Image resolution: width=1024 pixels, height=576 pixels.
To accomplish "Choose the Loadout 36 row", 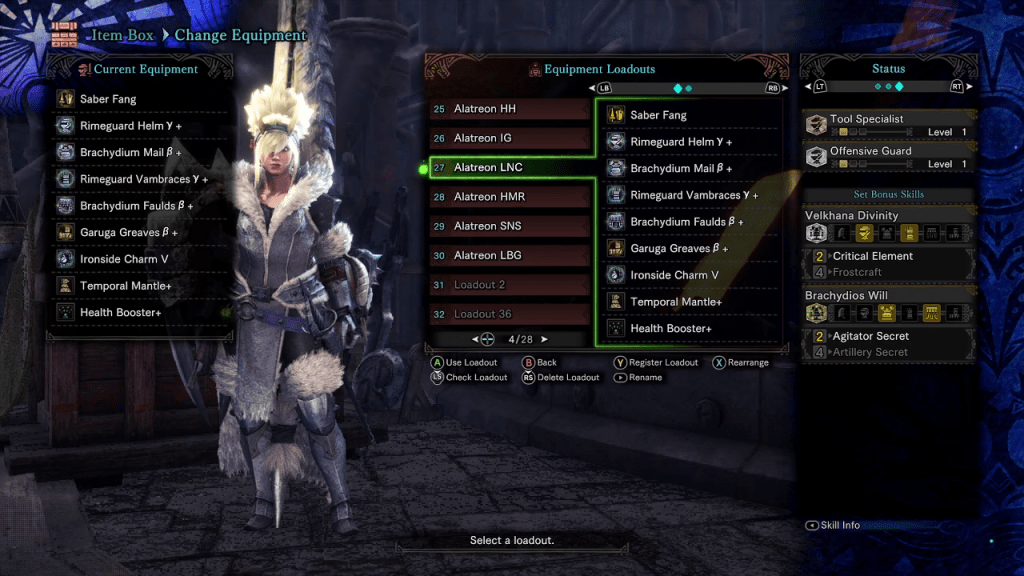I will (510, 314).
